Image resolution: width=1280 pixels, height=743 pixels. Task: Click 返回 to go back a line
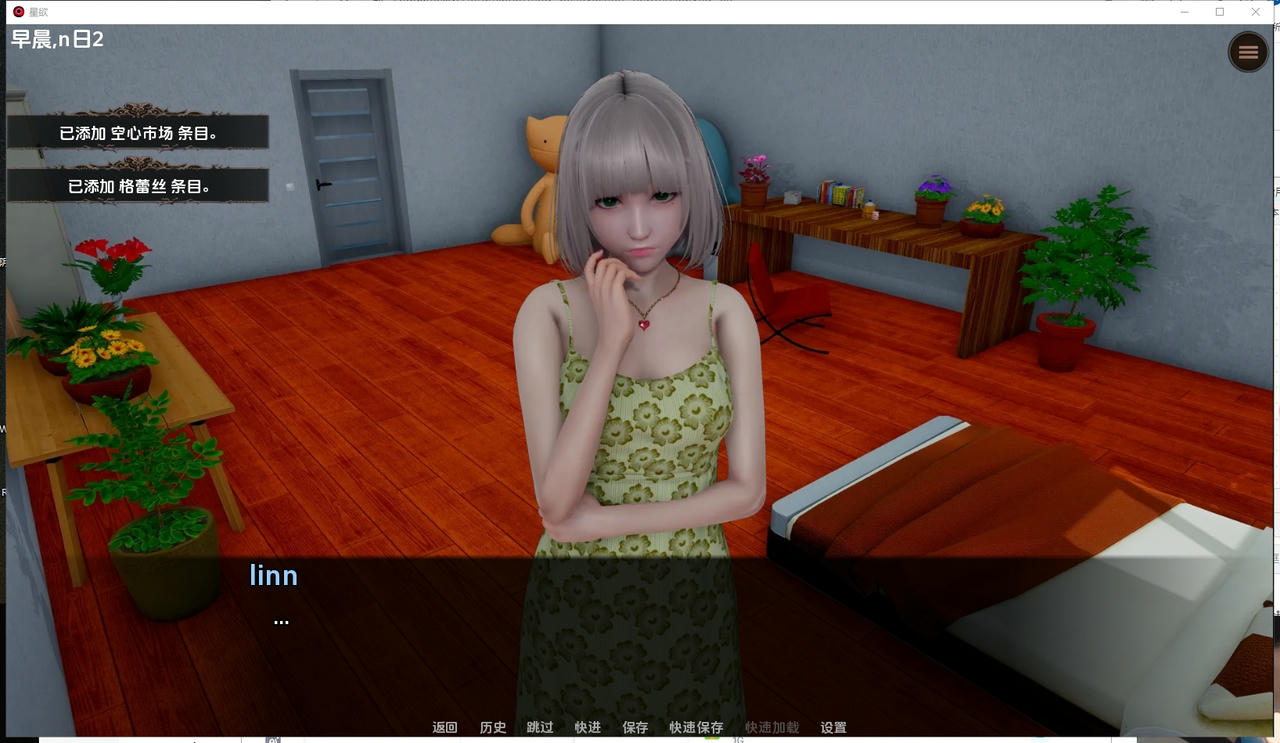444,727
